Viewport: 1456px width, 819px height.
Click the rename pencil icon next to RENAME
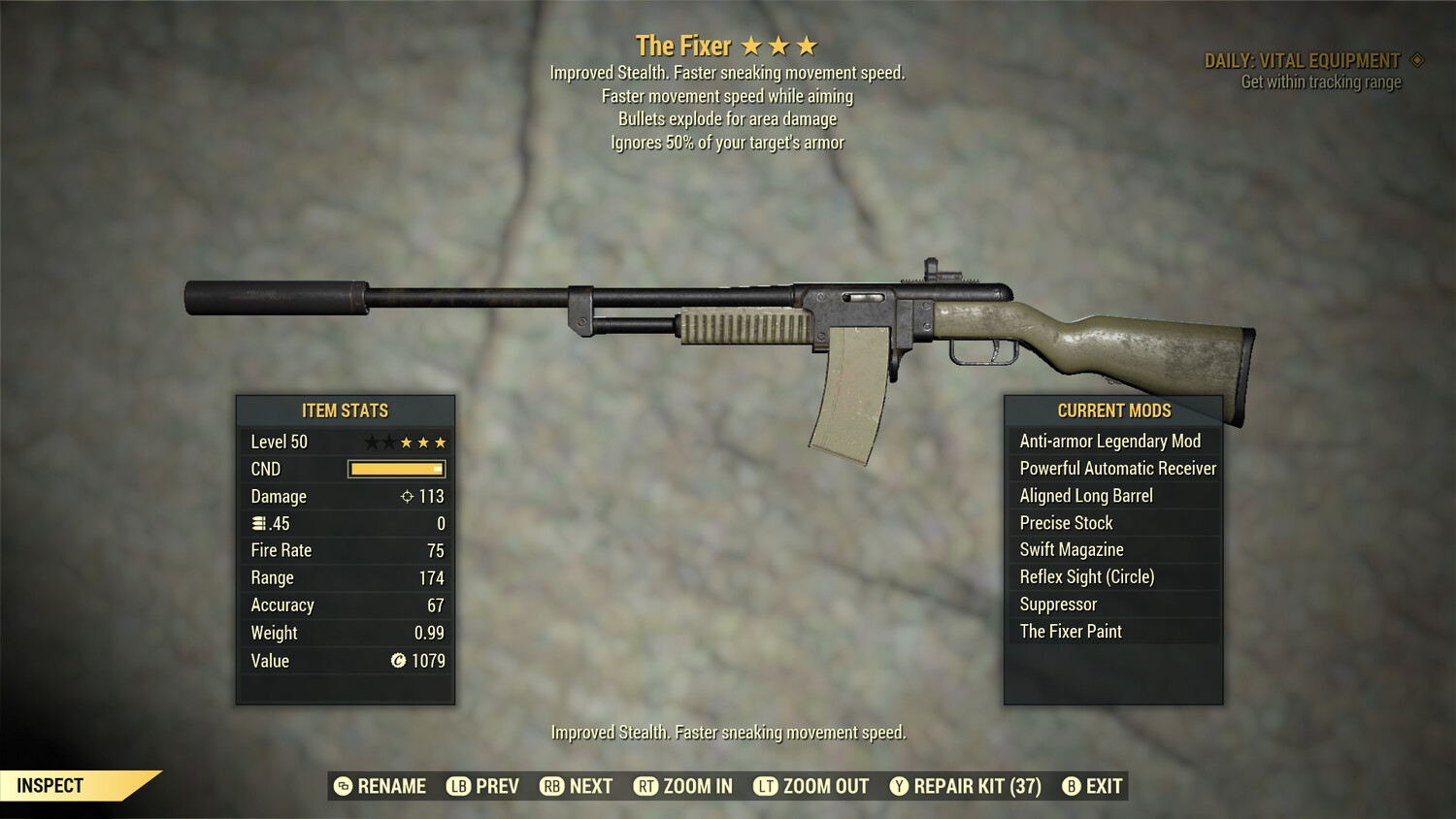point(342,786)
